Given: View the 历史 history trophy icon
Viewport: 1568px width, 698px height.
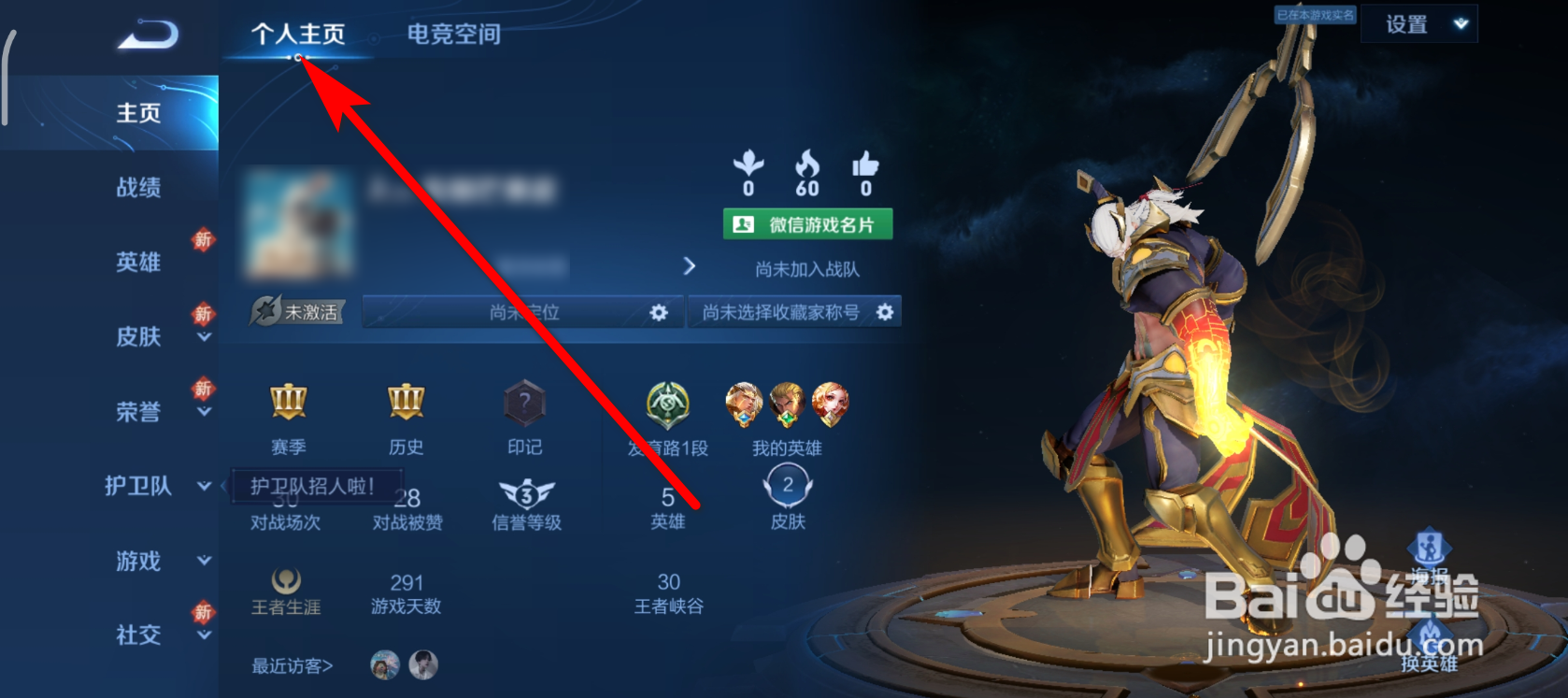Looking at the screenshot, I should [406, 404].
